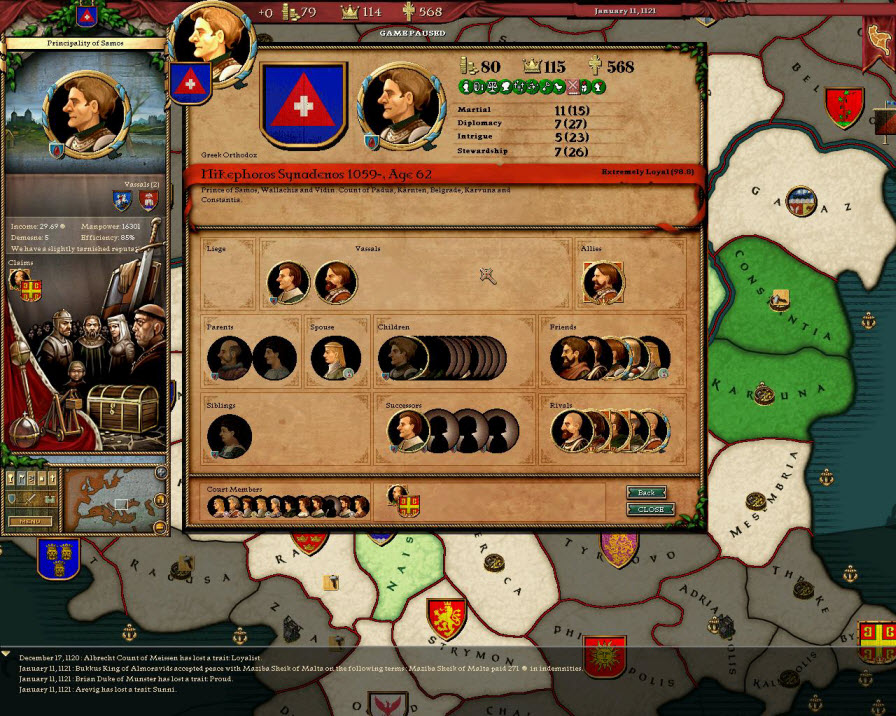The image size is (896, 716).
Task: Select the spouse portrait
Action: click(x=333, y=357)
